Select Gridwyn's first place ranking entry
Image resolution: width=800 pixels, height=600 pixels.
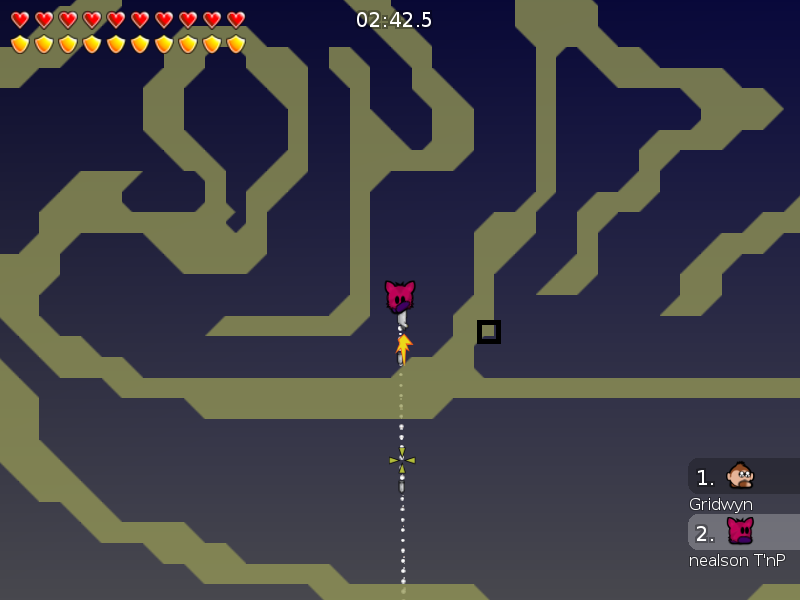coord(743,477)
